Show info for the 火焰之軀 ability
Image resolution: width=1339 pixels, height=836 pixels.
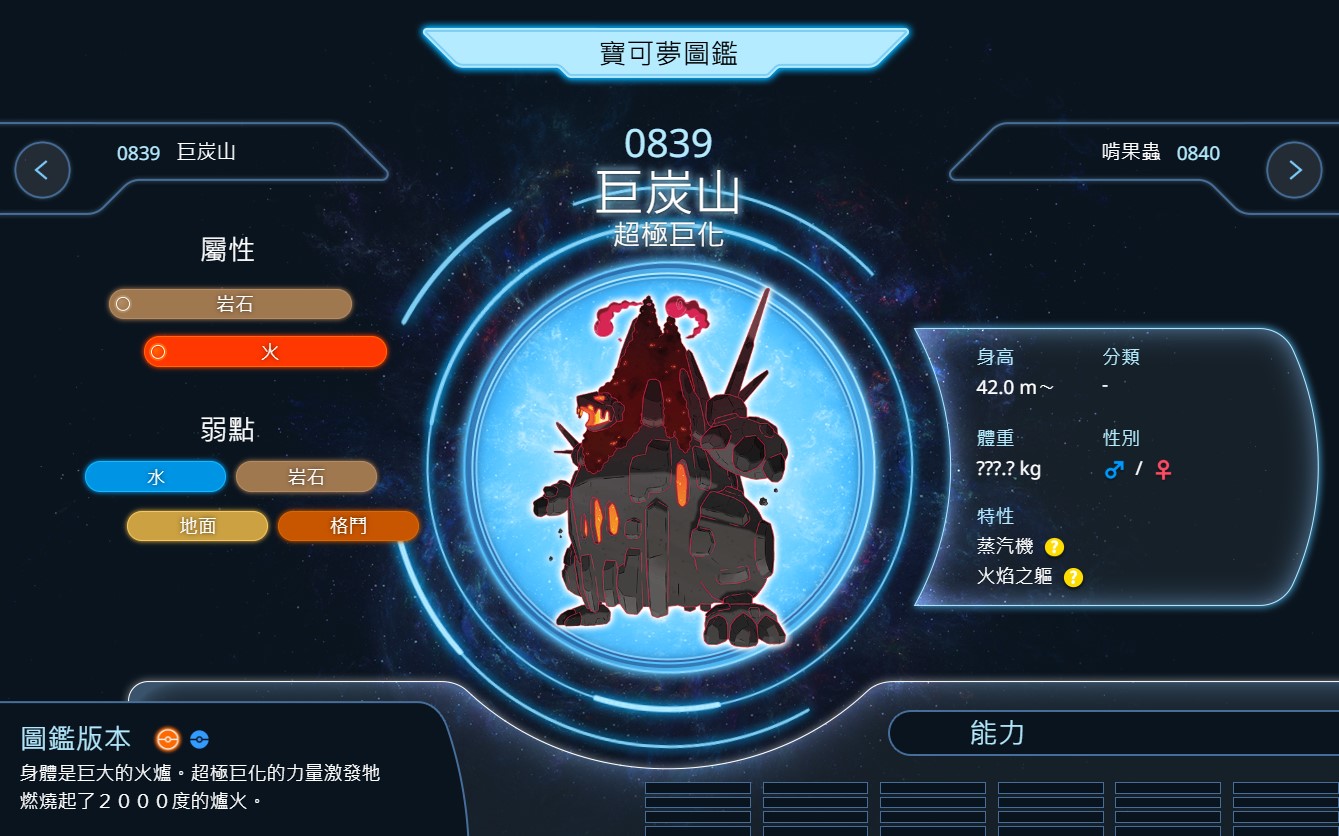[1073, 577]
